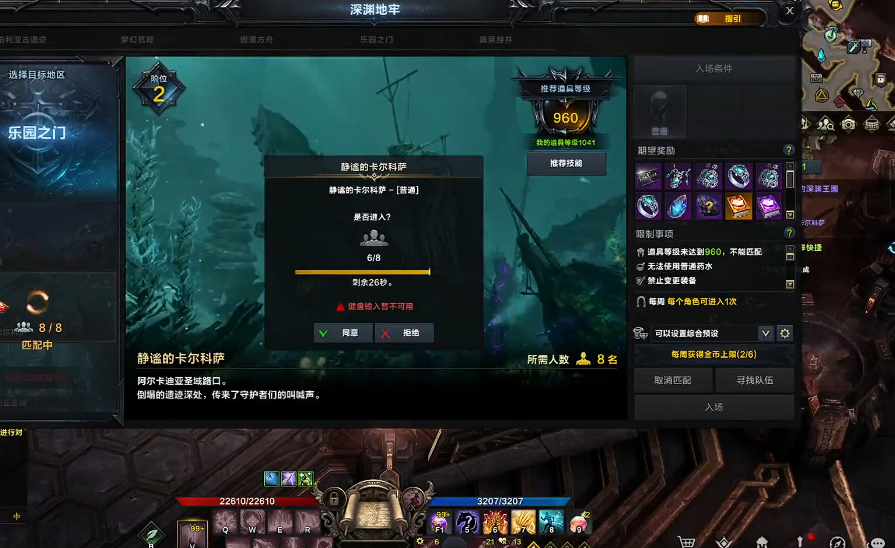Open preset settings gear icon
Viewport: 895px width, 548px height.
[785, 333]
